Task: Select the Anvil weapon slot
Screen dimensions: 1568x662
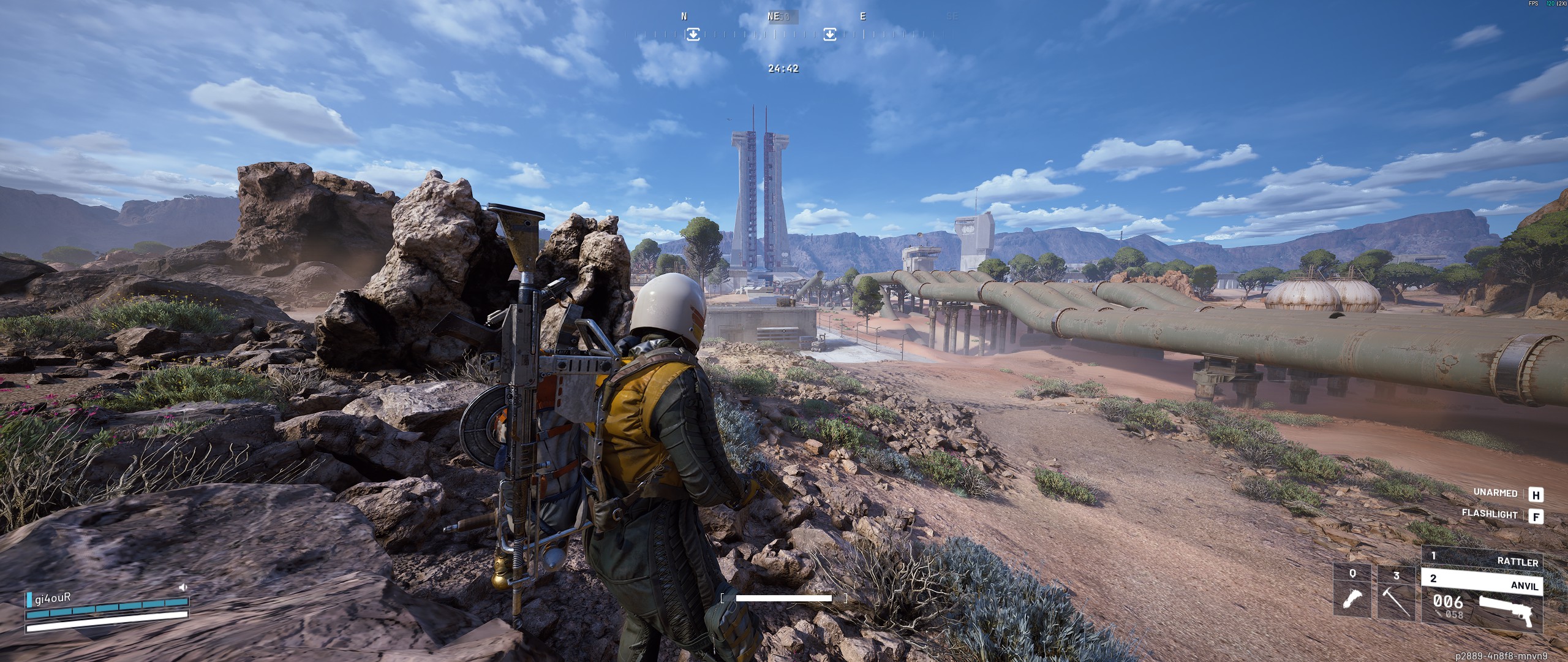Action: (x=1482, y=581)
